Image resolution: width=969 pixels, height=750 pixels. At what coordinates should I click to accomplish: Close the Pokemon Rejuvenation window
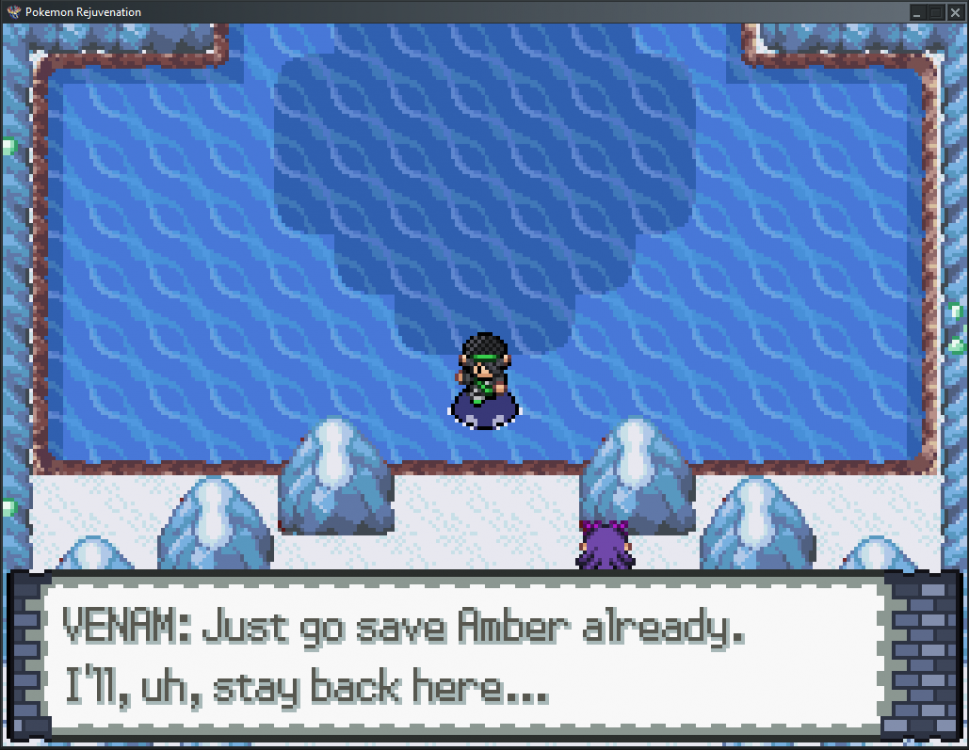point(954,12)
